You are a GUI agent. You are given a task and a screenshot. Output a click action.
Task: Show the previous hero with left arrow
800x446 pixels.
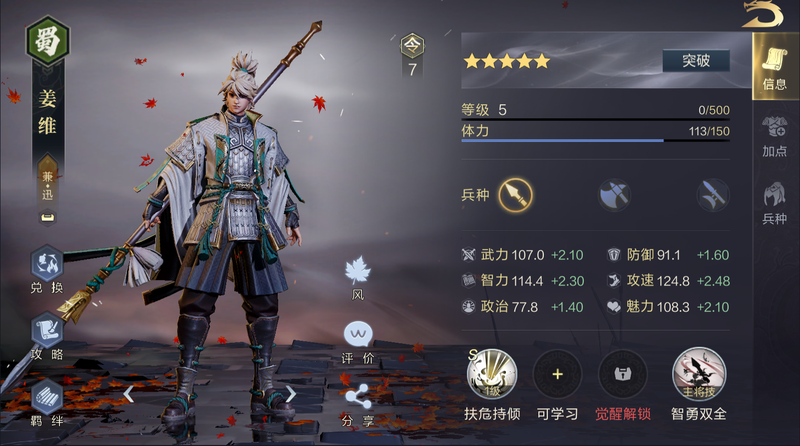click(129, 394)
